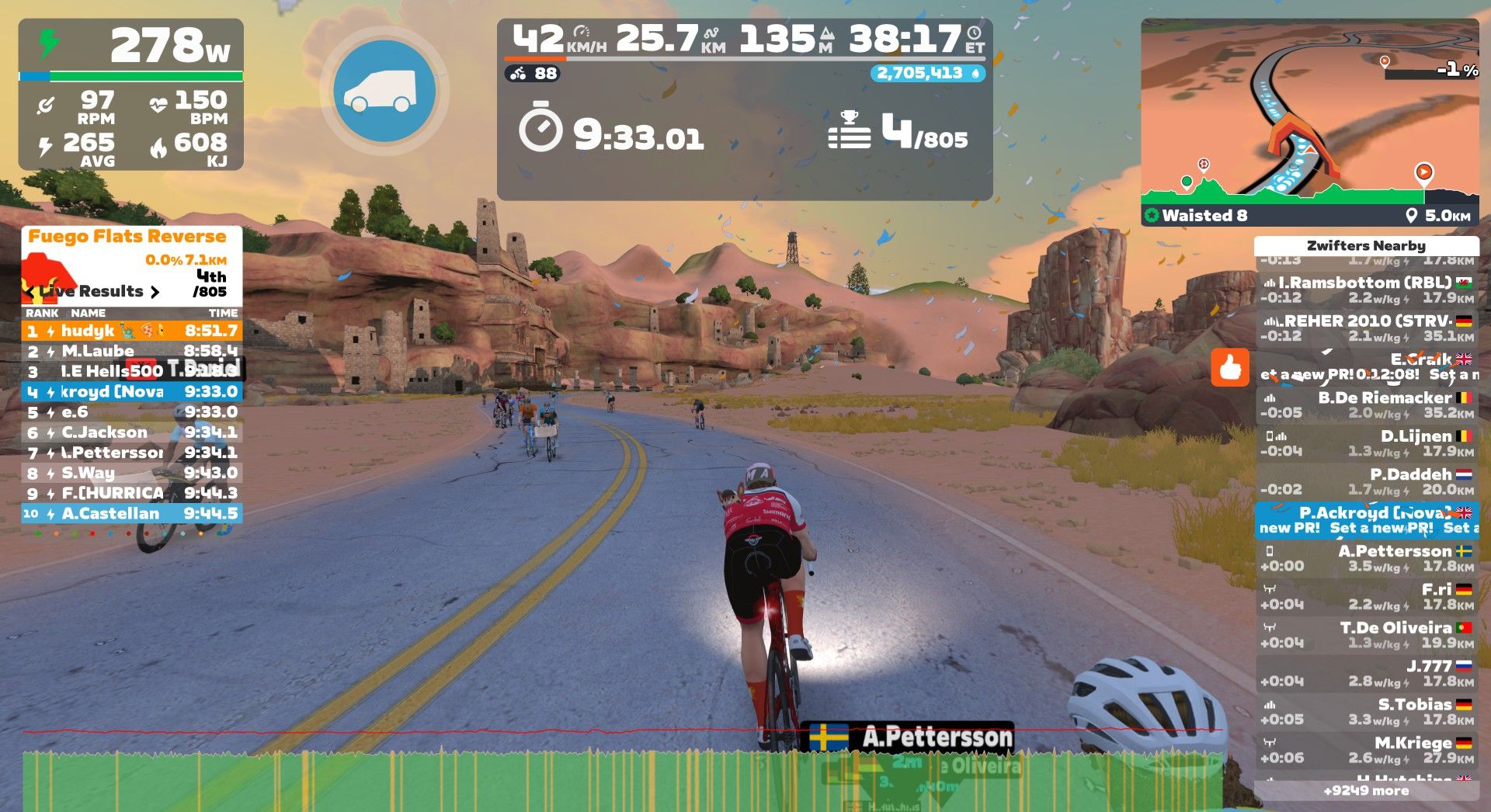The width and height of the screenshot is (1491, 812).
Task: Show the +9249 more riders
Action: tap(1366, 791)
